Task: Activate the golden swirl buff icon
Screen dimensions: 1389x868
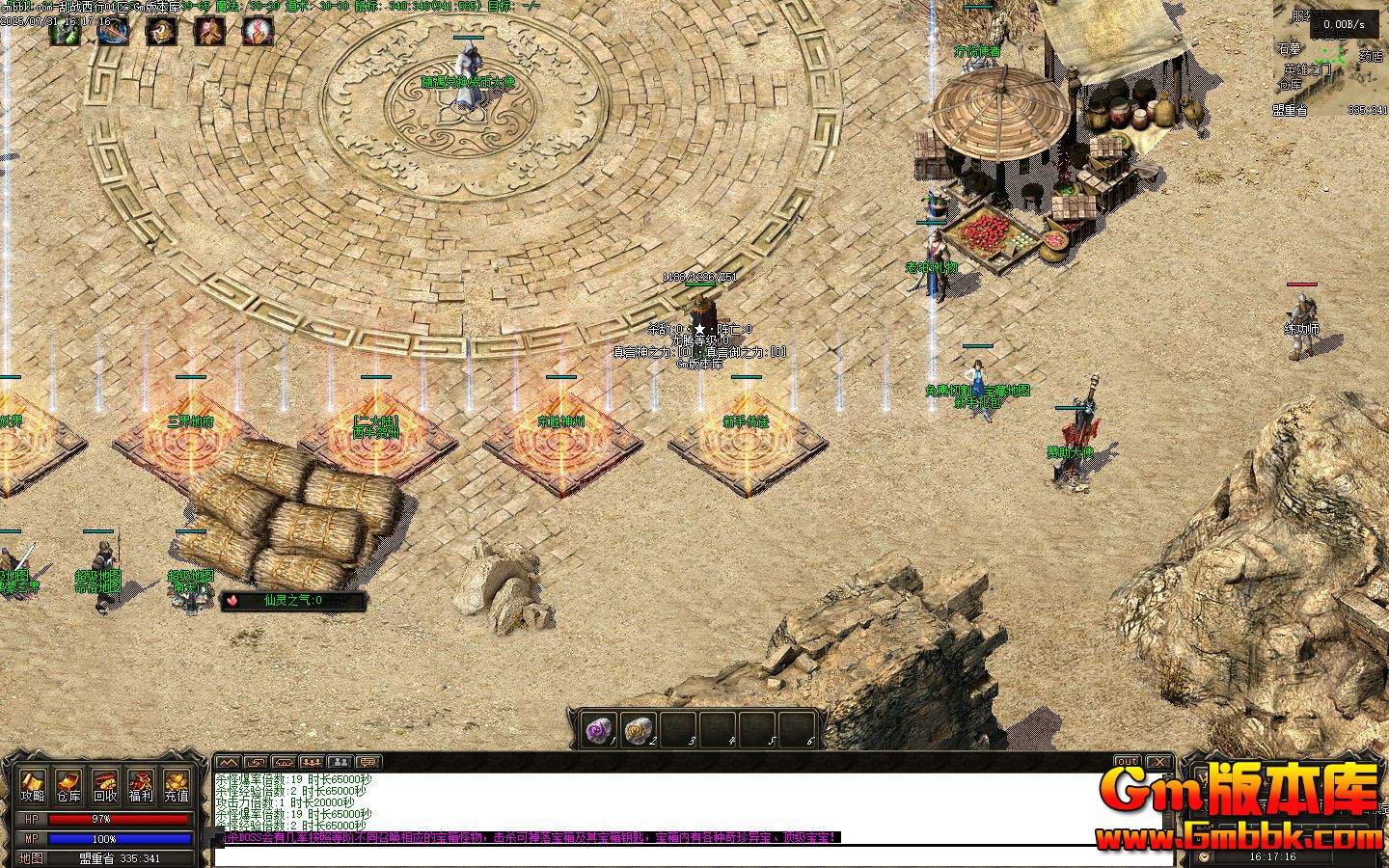Action: click(x=161, y=32)
